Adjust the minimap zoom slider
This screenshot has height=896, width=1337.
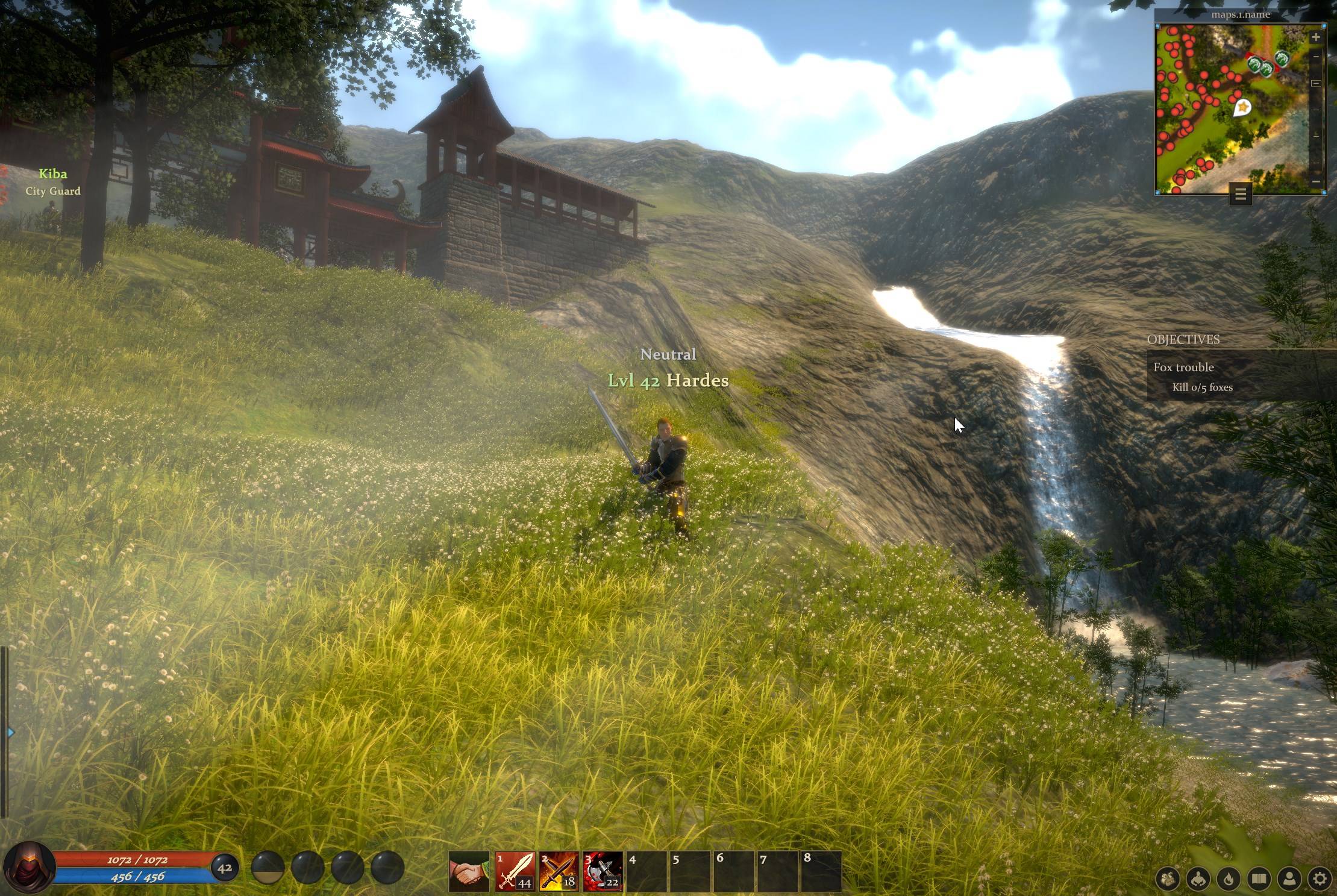(1316, 84)
